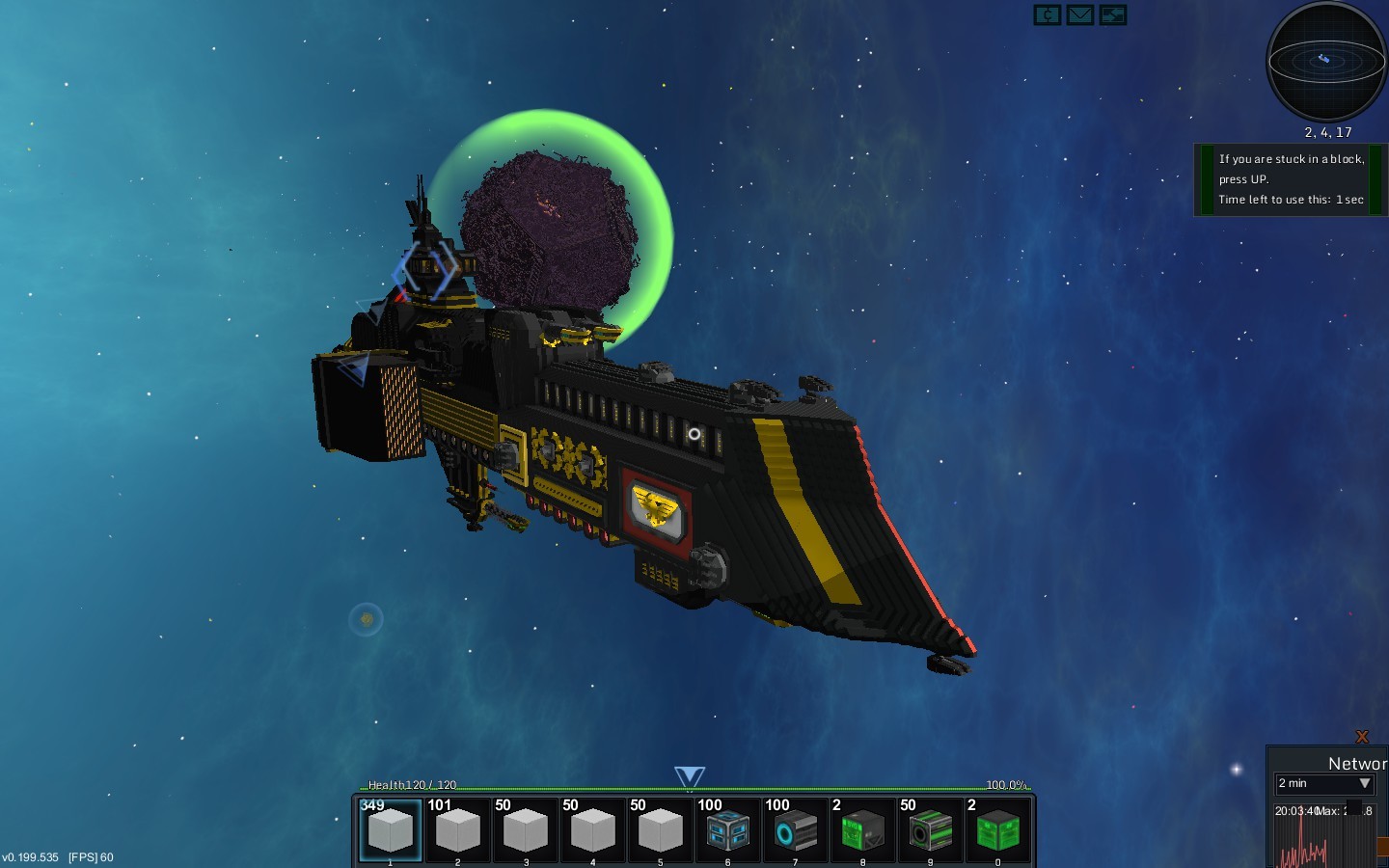The height and width of the screenshot is (868, 1389).
Task: Select the grey block stack of 101
Action: coord(458,829)
